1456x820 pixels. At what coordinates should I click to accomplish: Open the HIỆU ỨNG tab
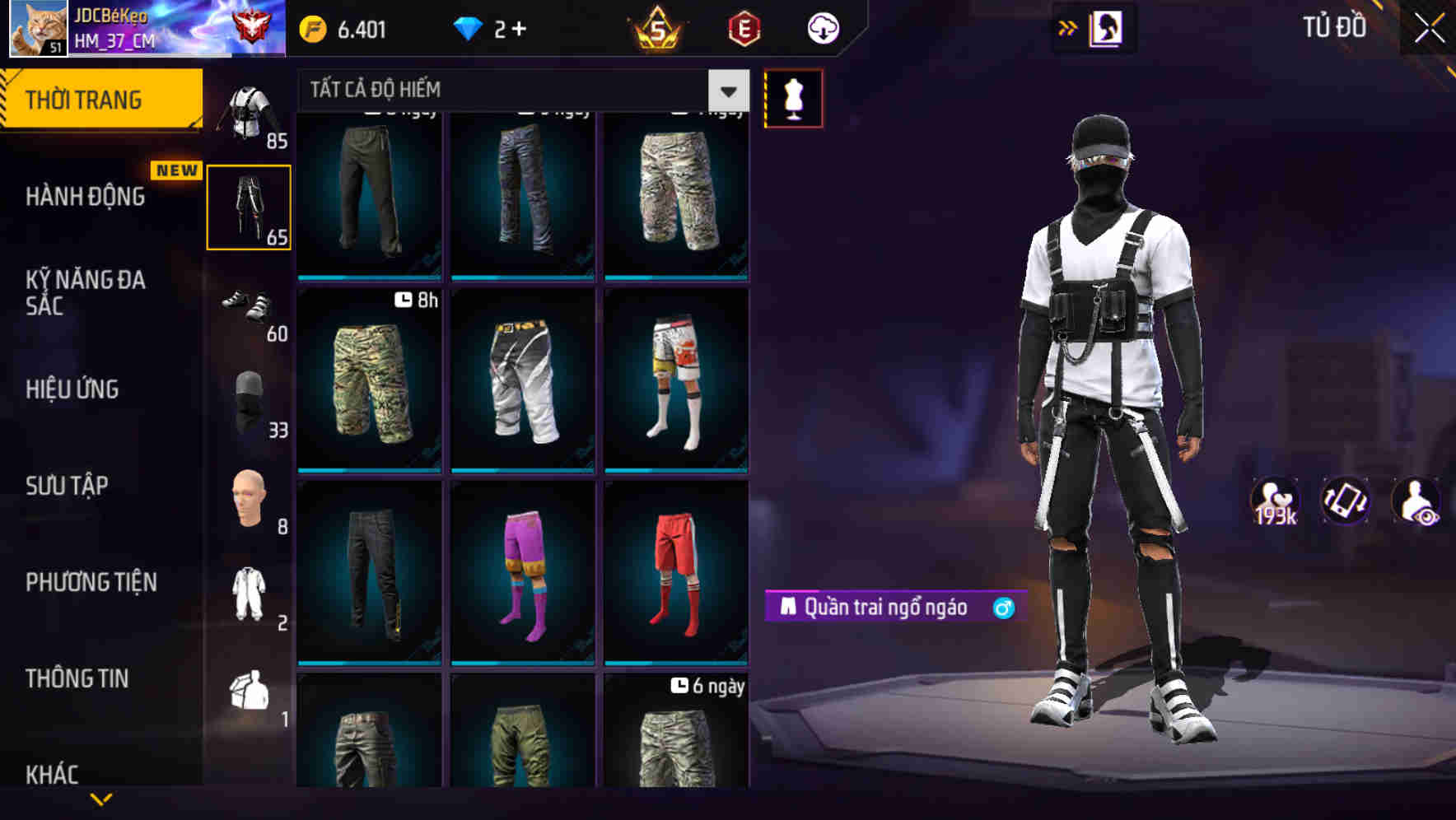[x=72, y=389]
